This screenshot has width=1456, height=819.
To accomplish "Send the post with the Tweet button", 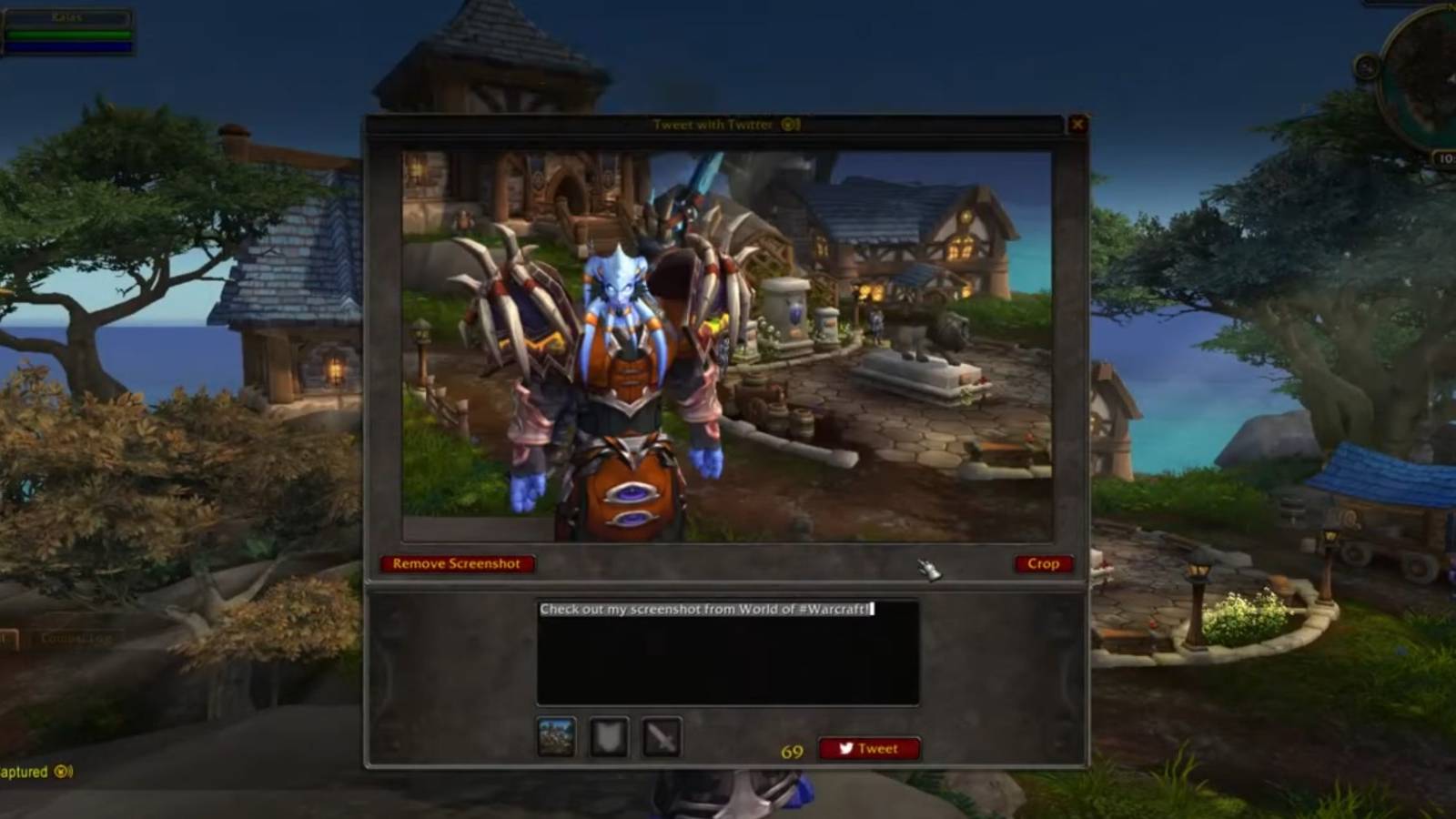I will coord(869,749).
